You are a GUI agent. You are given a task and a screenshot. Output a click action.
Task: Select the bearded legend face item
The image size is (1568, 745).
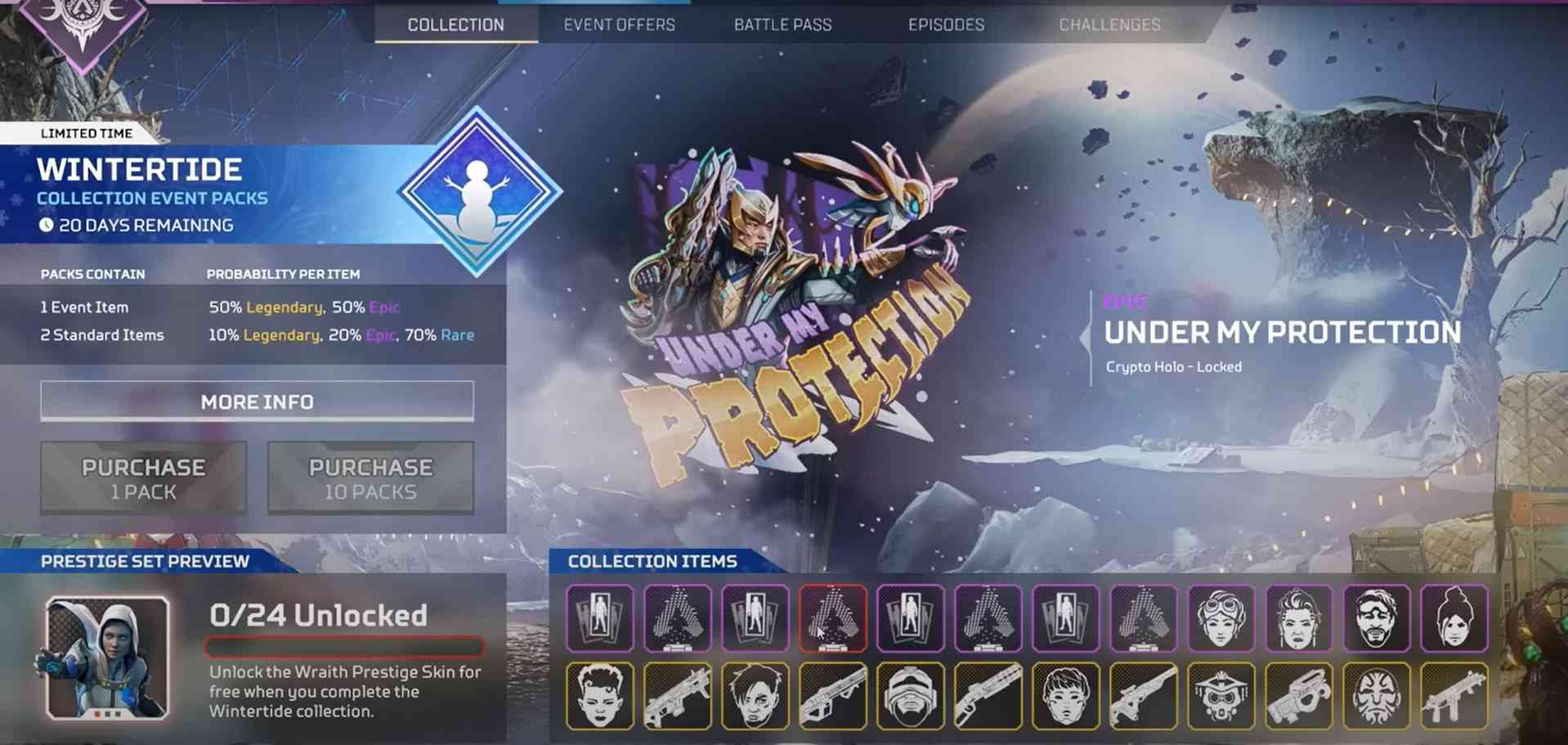[1376, 618]
